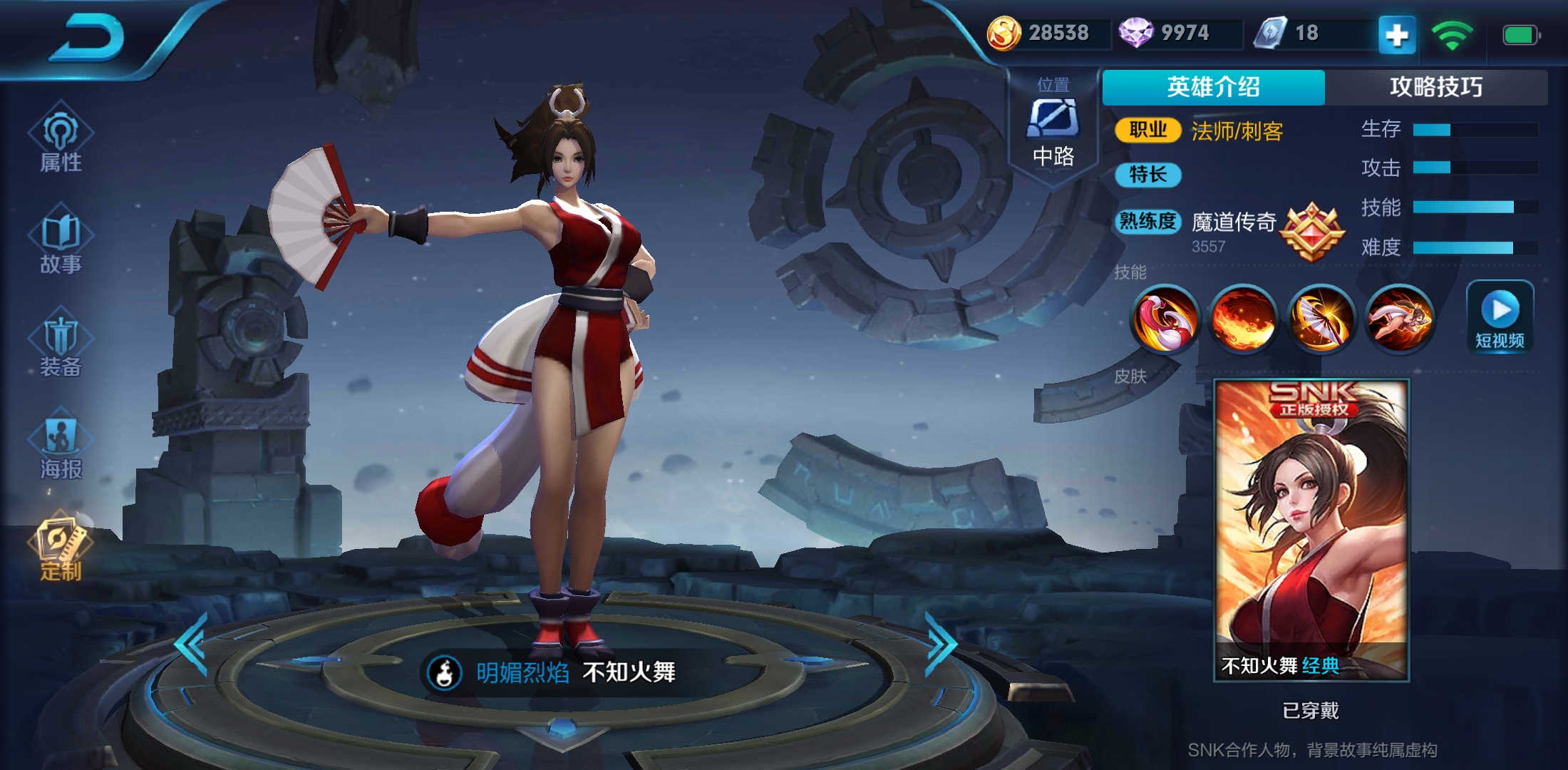The width and height of the screenshot is (1568, 770).
Task: Open the 装备 (Equipment) panel
Action: (61, 344)
